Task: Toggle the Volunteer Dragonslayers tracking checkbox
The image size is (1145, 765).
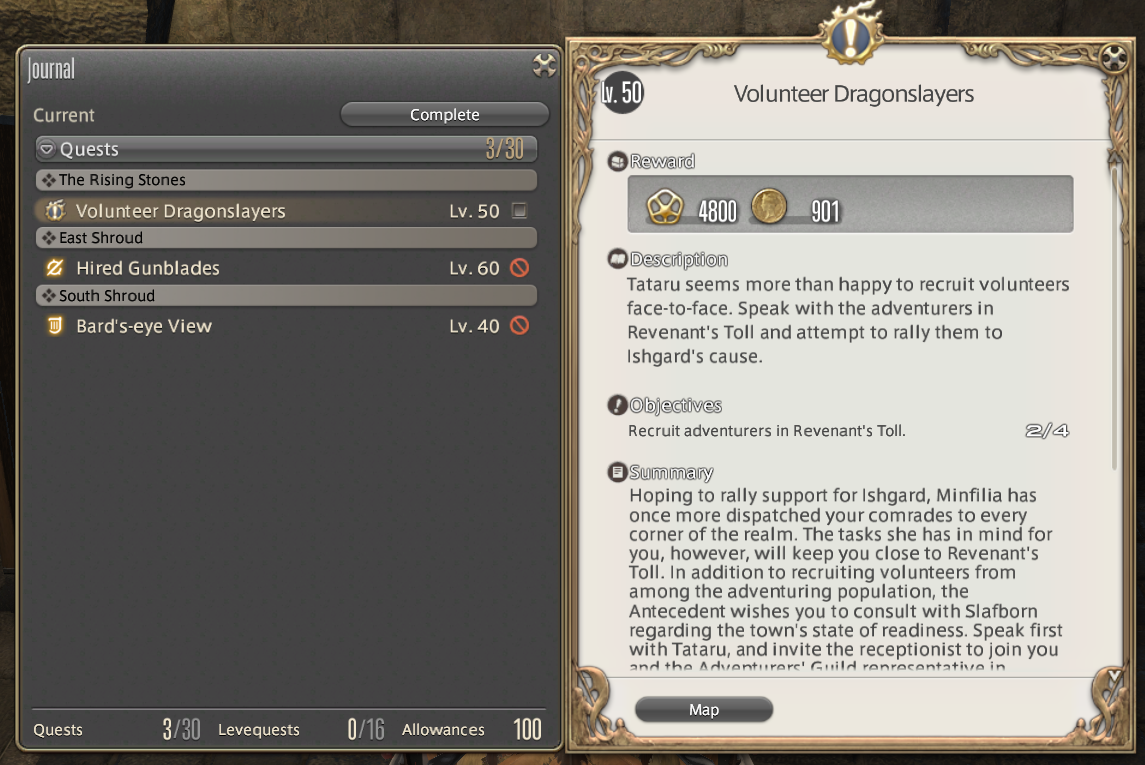Action: click(518, 211)
